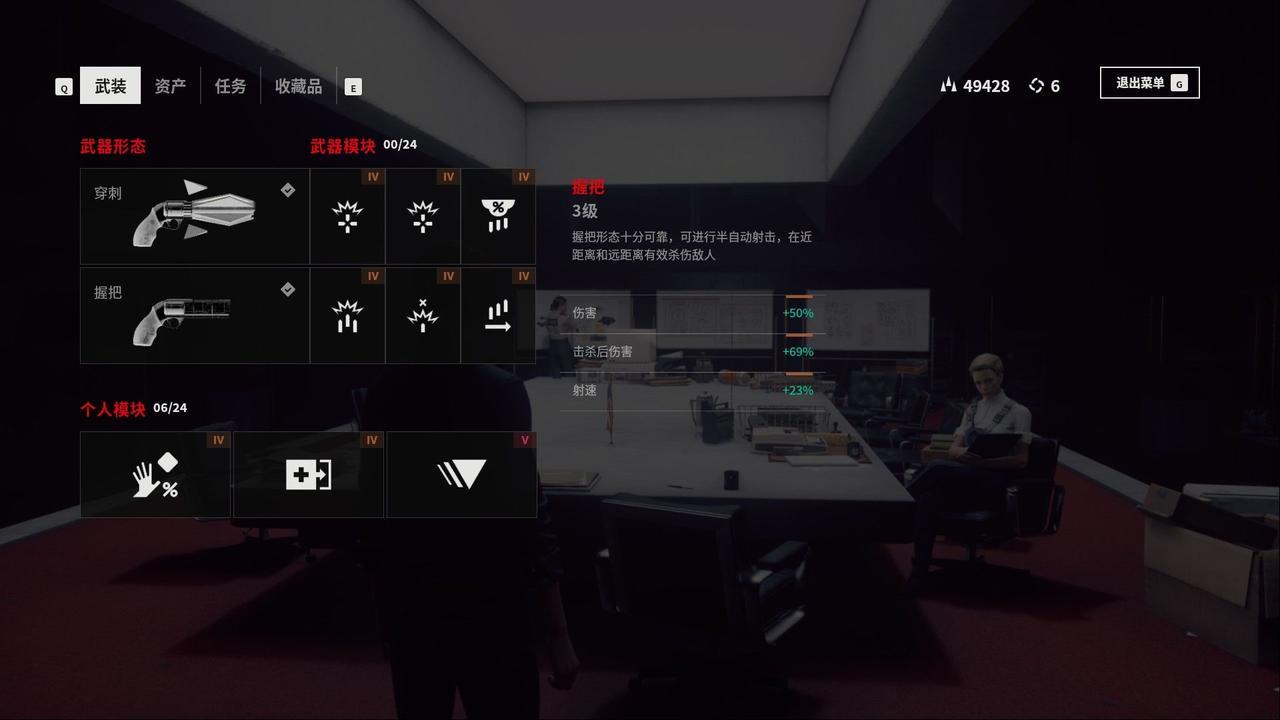This screenshot has height=720, width=1280.
Task: Equip the 穿刺 pierce weapon form
Action: [x=194, y=216]
